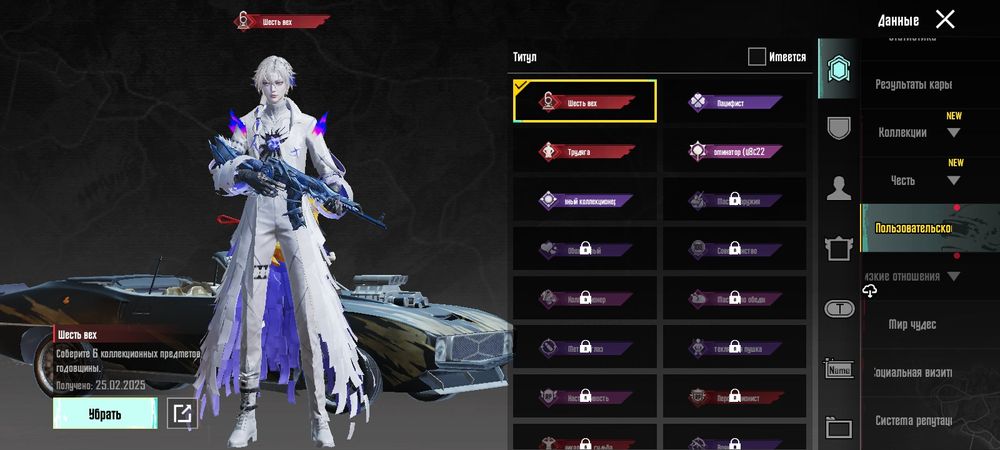Choose the Пацифист title
The height and width of the screenshot is (450, 1000).
click(x=733, y=101)
